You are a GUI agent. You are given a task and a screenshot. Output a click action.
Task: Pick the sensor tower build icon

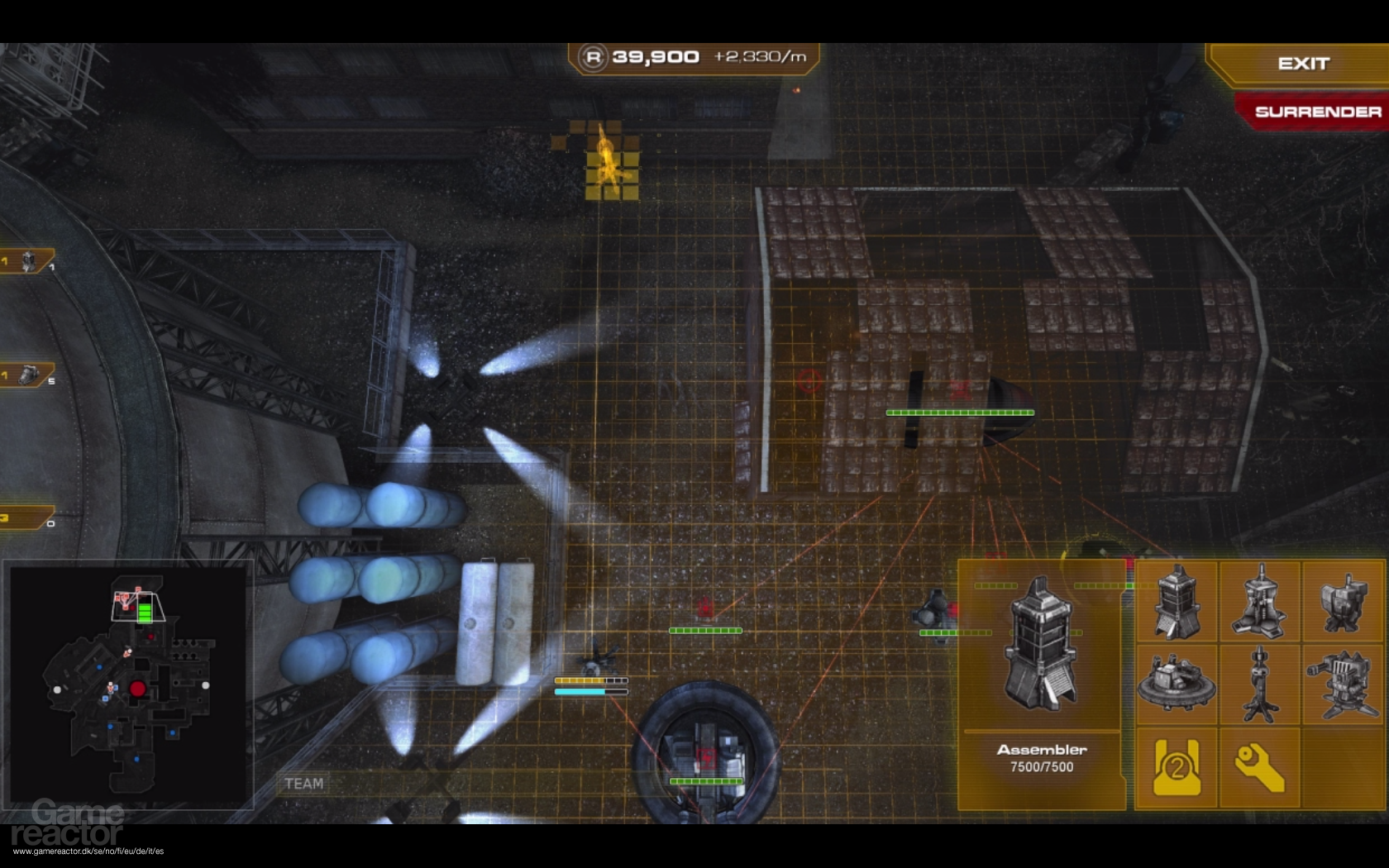pos(1260,684)
